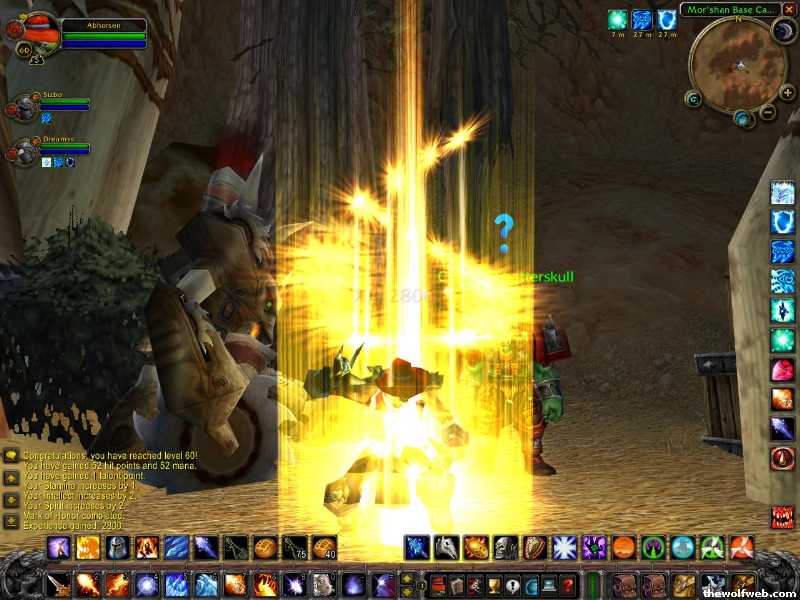Select the blue shield buff icon
800x600 pixels.
tap(667, 19)
